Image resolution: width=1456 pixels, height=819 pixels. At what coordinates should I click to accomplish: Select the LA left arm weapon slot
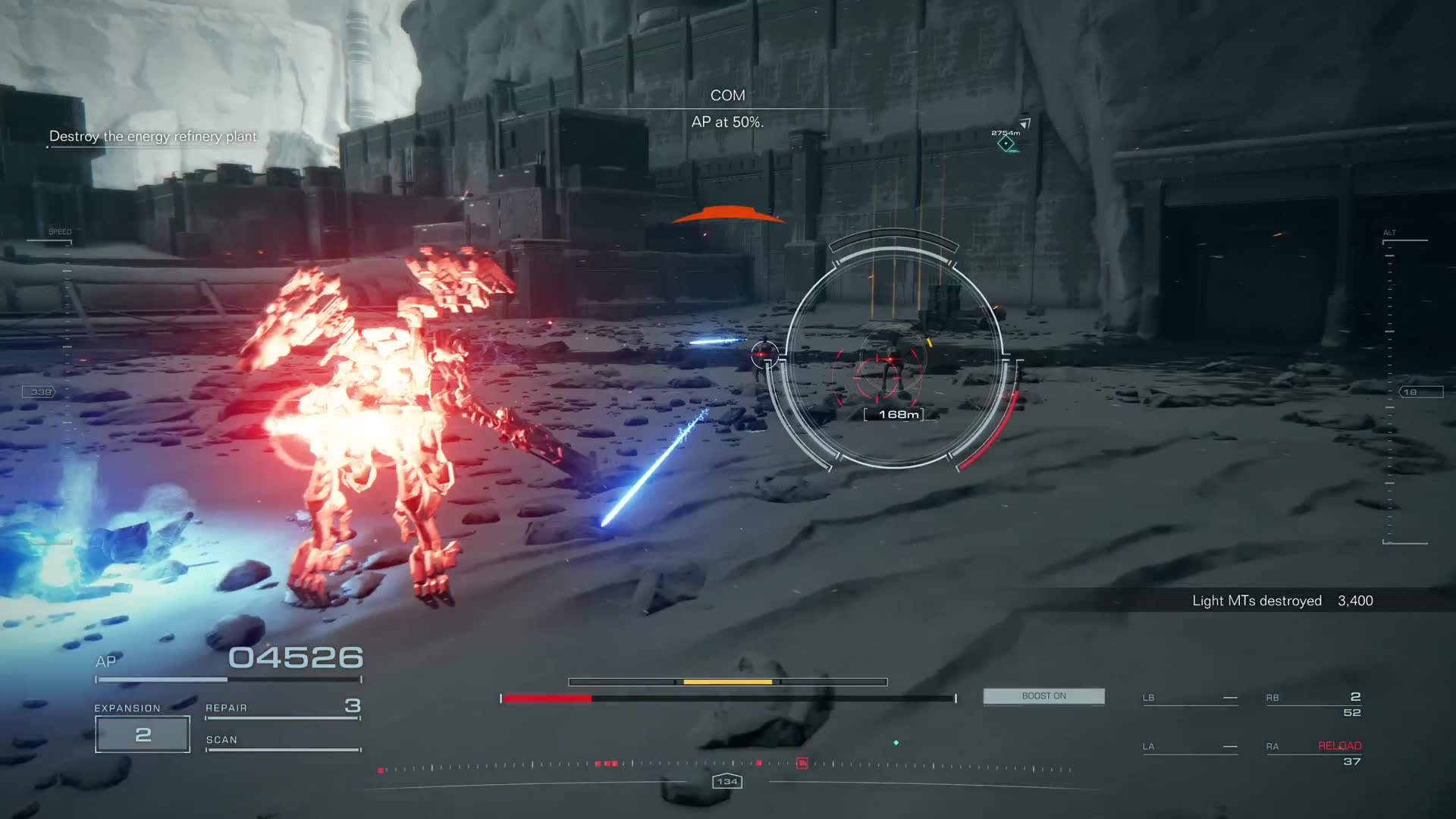pyautogui.click(x=1189, y=747)
